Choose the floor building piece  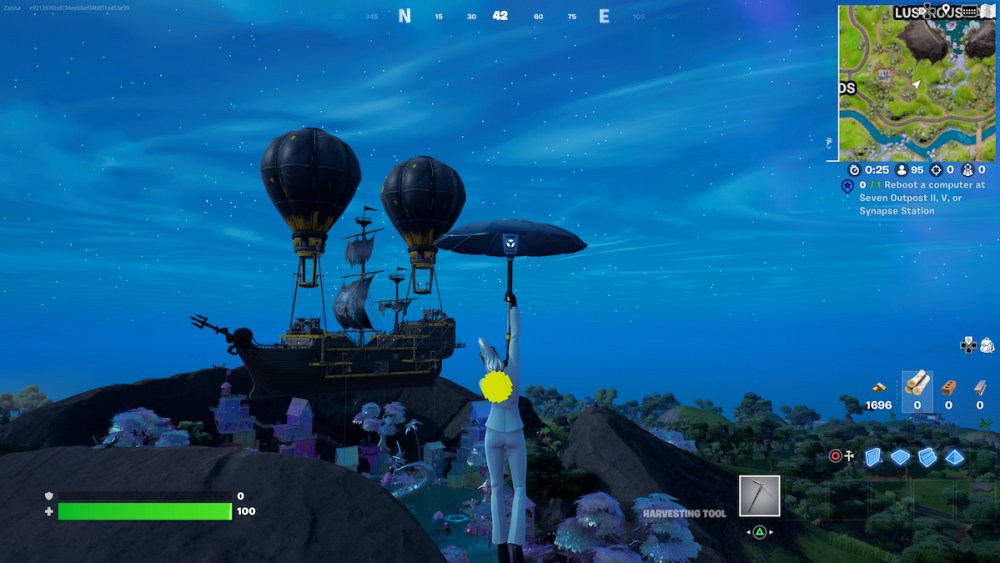point(901,457)
